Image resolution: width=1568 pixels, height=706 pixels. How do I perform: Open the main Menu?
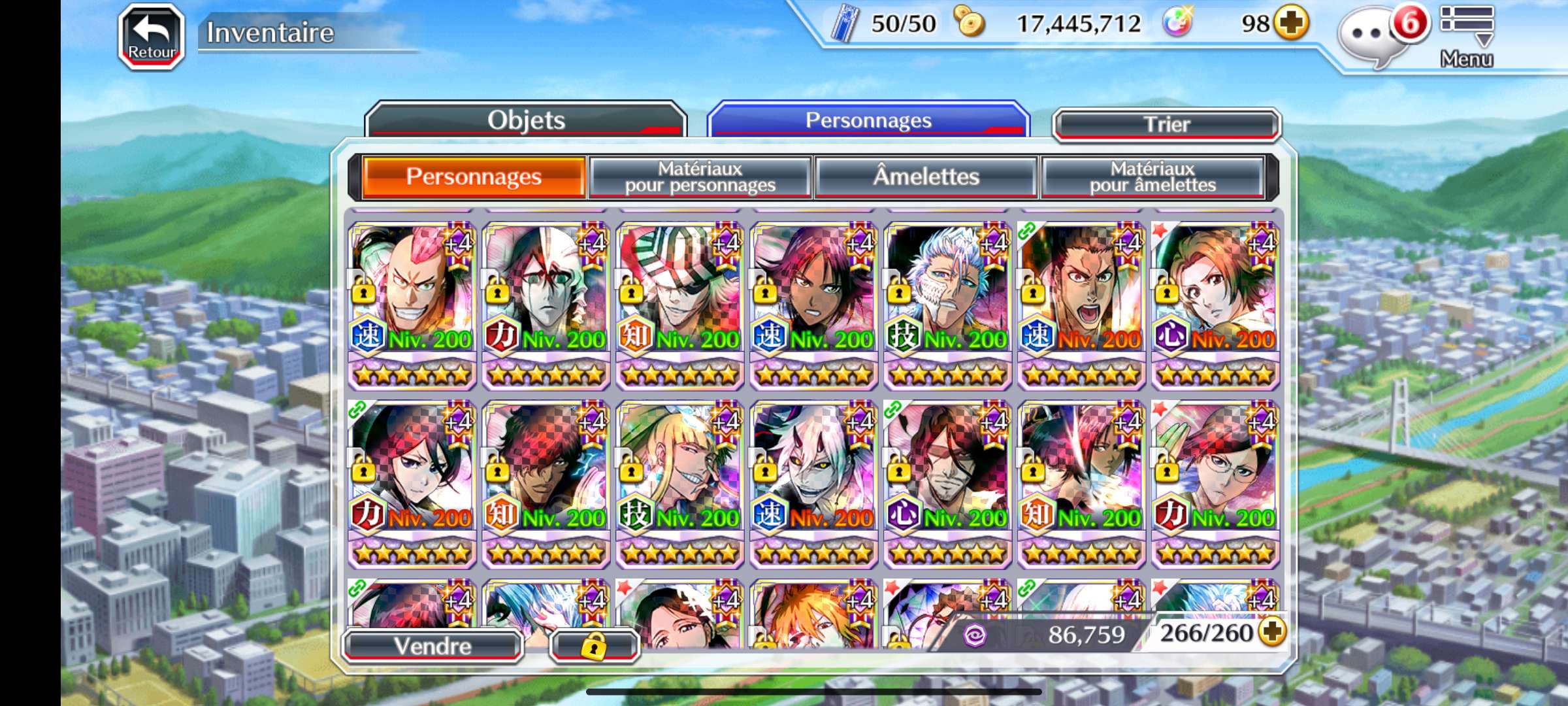click(x=1467, y=36)
